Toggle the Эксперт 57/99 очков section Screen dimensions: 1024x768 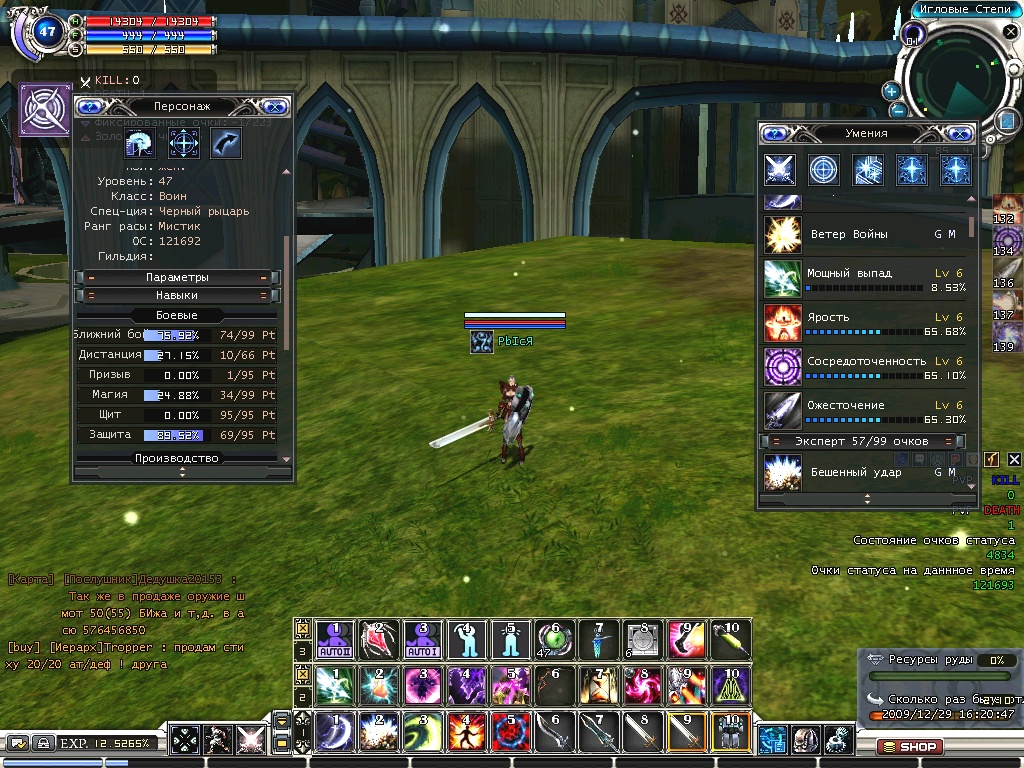tap(861, 441)
